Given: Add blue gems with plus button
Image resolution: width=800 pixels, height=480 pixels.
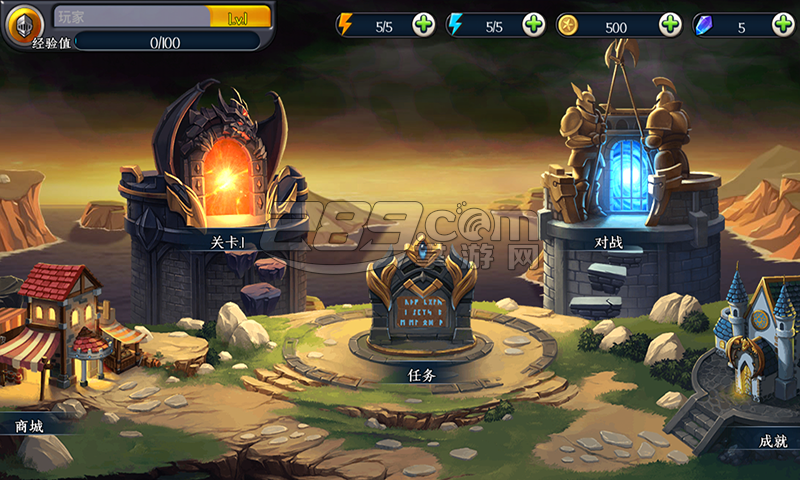Looking at the screenshot, I should [780, 25].
